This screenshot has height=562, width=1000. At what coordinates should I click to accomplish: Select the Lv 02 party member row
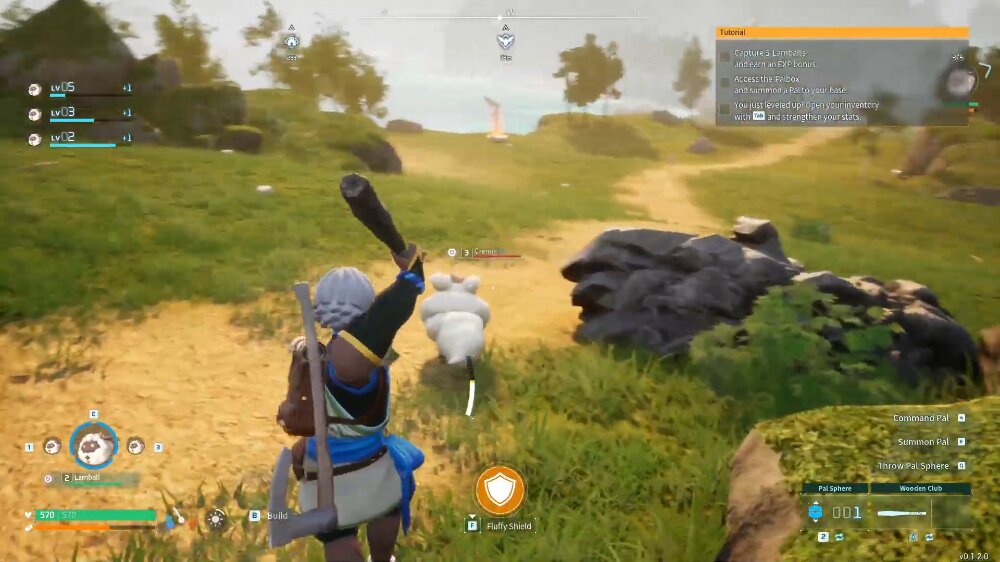[80, 138]
